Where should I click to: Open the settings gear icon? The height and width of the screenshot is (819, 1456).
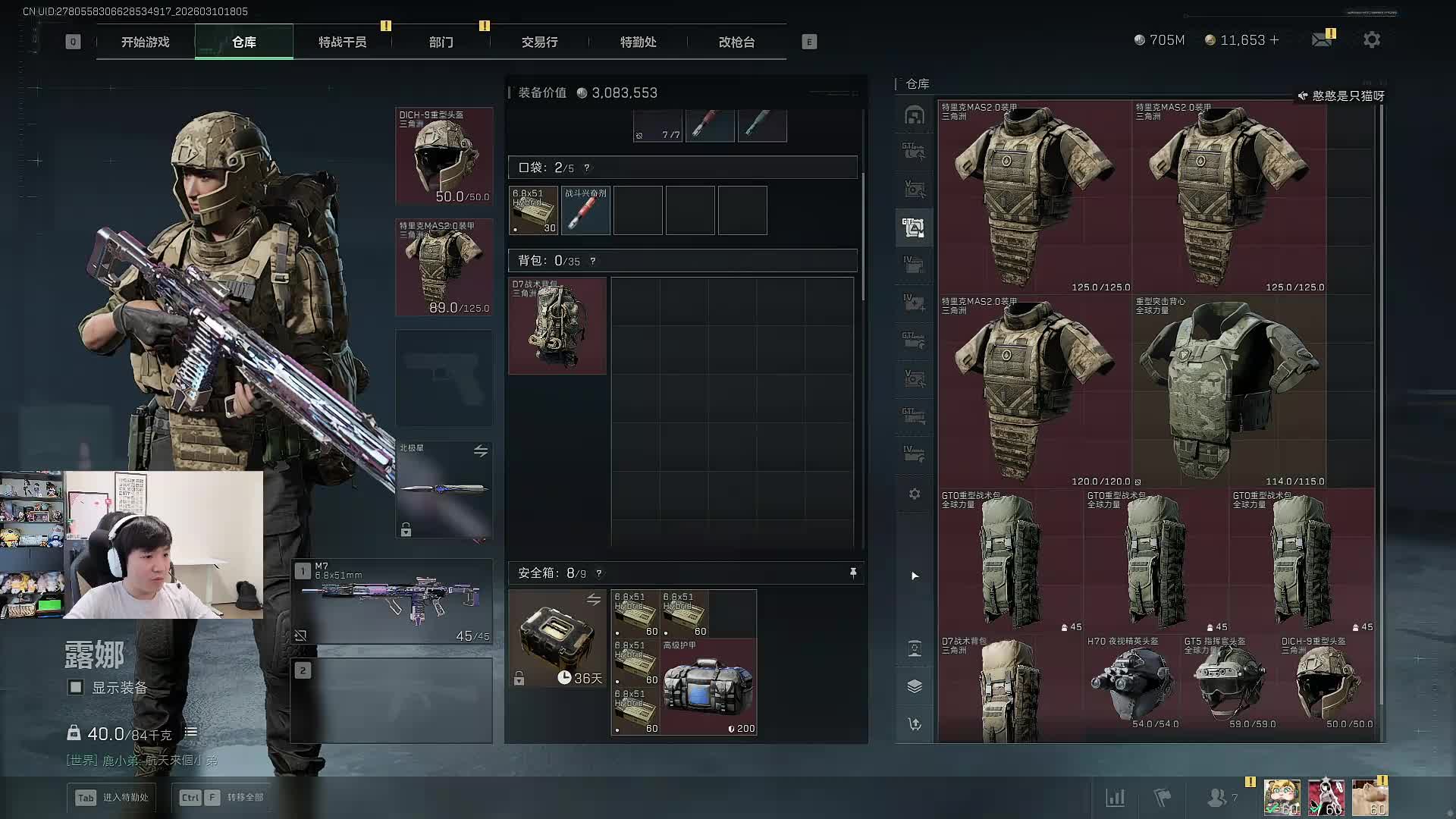(1371, 40)
